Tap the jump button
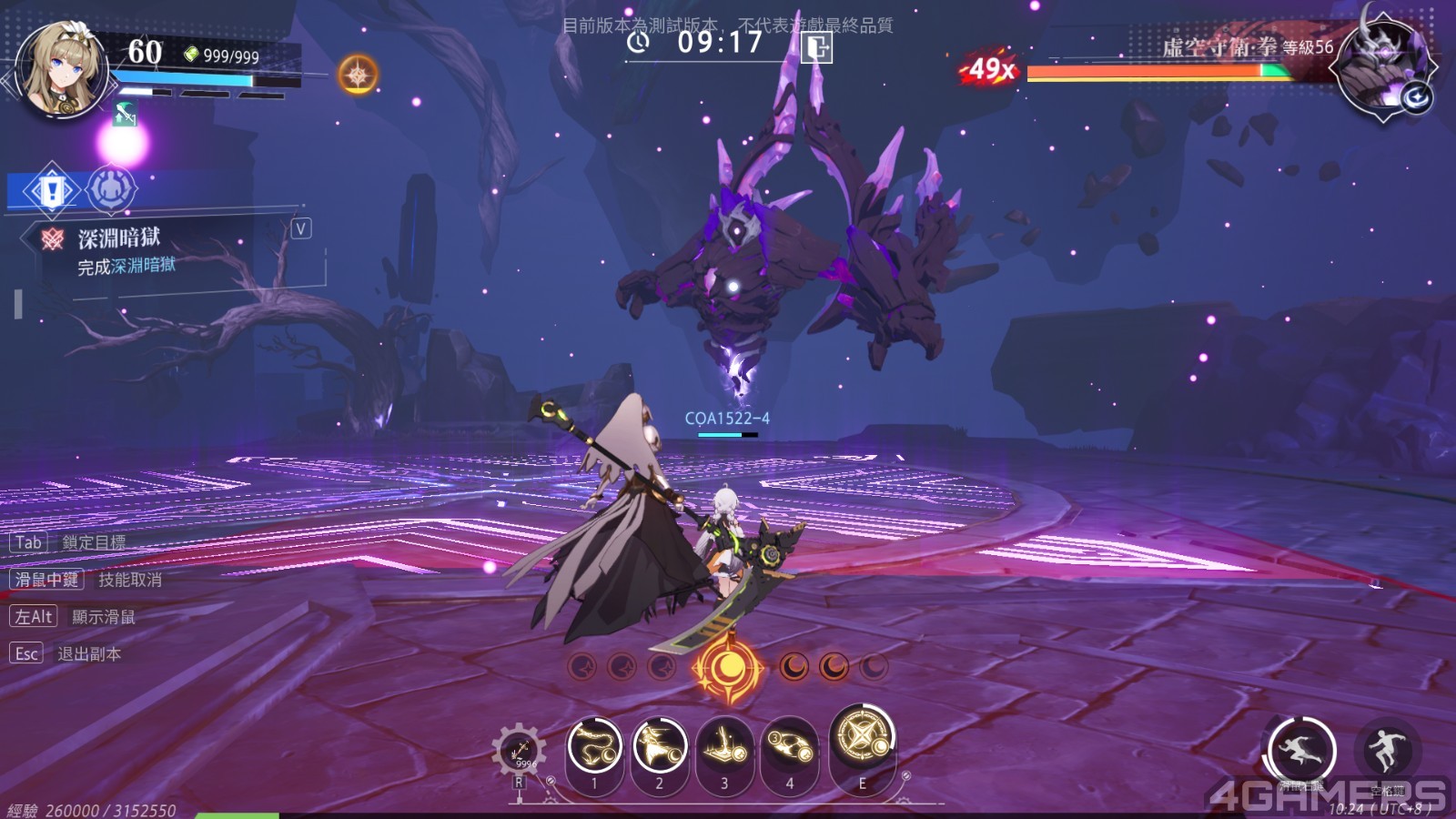Image resolution: width=1456 pixels, height=819 pixels. point(1387,751)
